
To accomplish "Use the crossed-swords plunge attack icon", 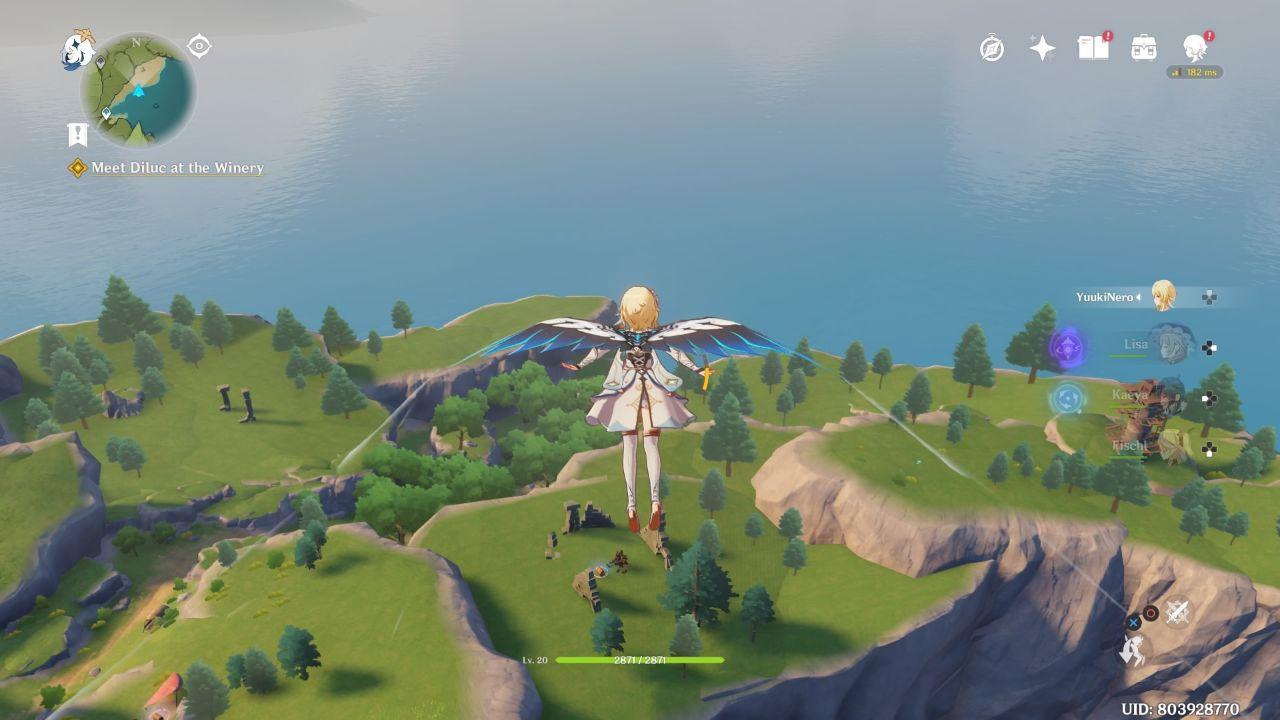I will 1177,612.
